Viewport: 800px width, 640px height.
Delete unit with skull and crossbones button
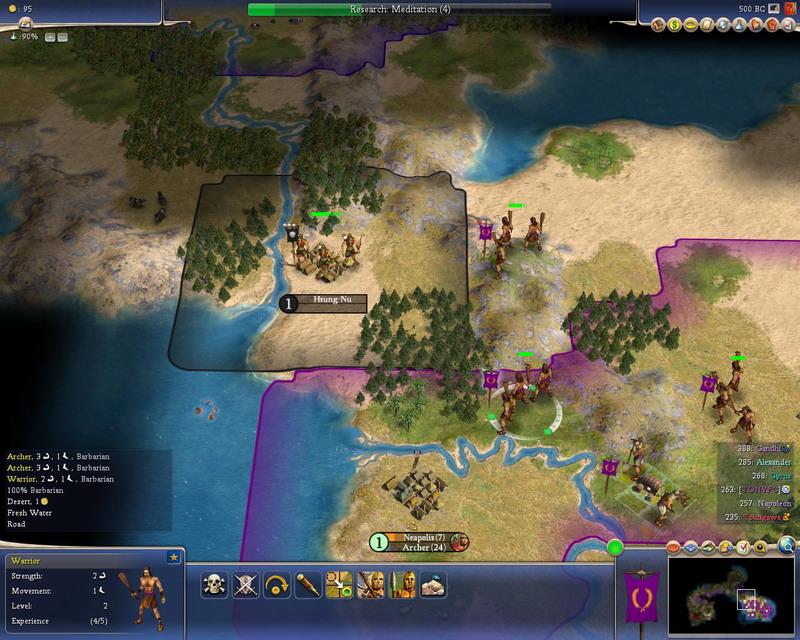coord(214,585)
